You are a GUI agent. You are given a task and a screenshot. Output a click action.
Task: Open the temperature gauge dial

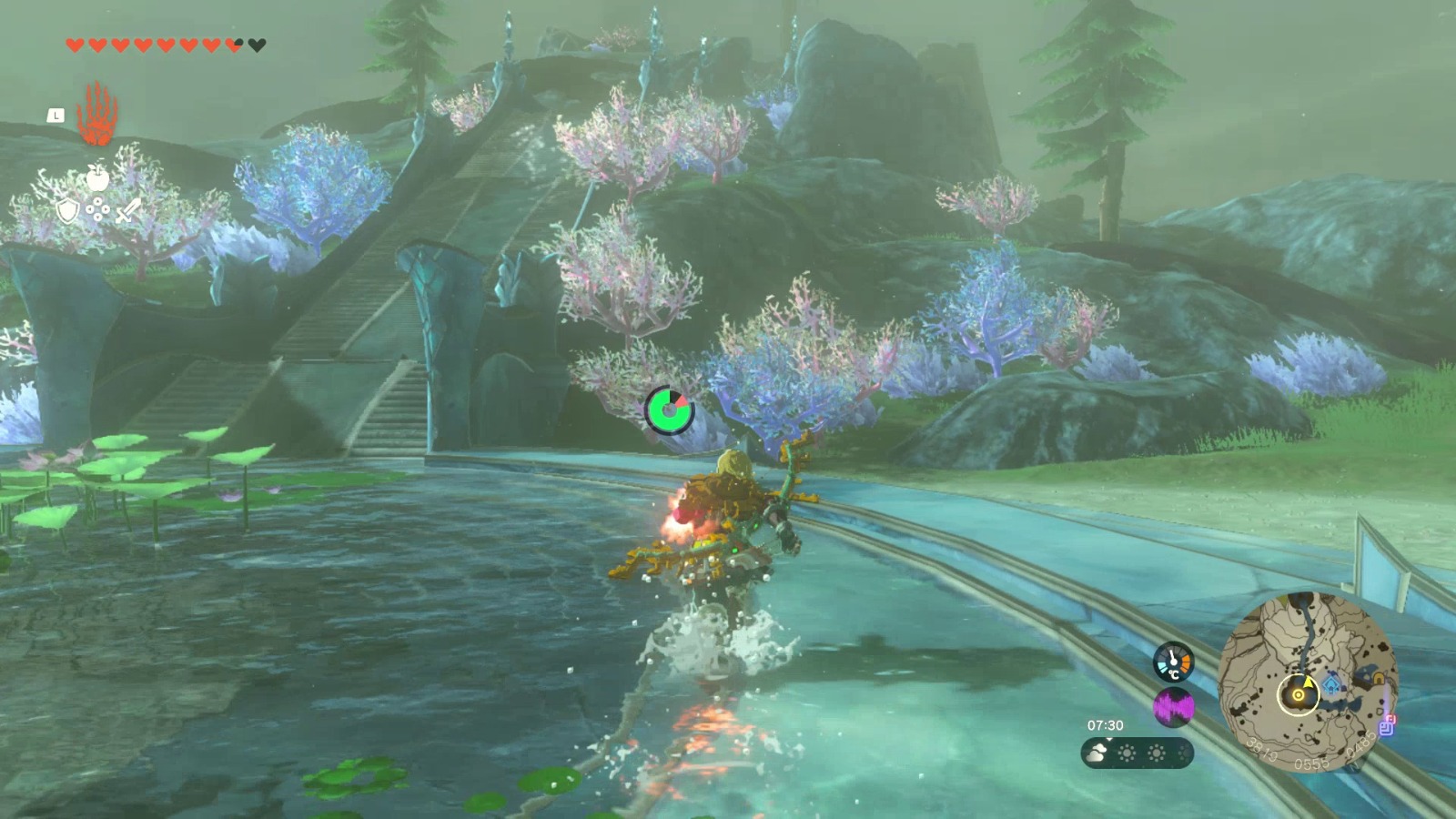coord(1173,661)
